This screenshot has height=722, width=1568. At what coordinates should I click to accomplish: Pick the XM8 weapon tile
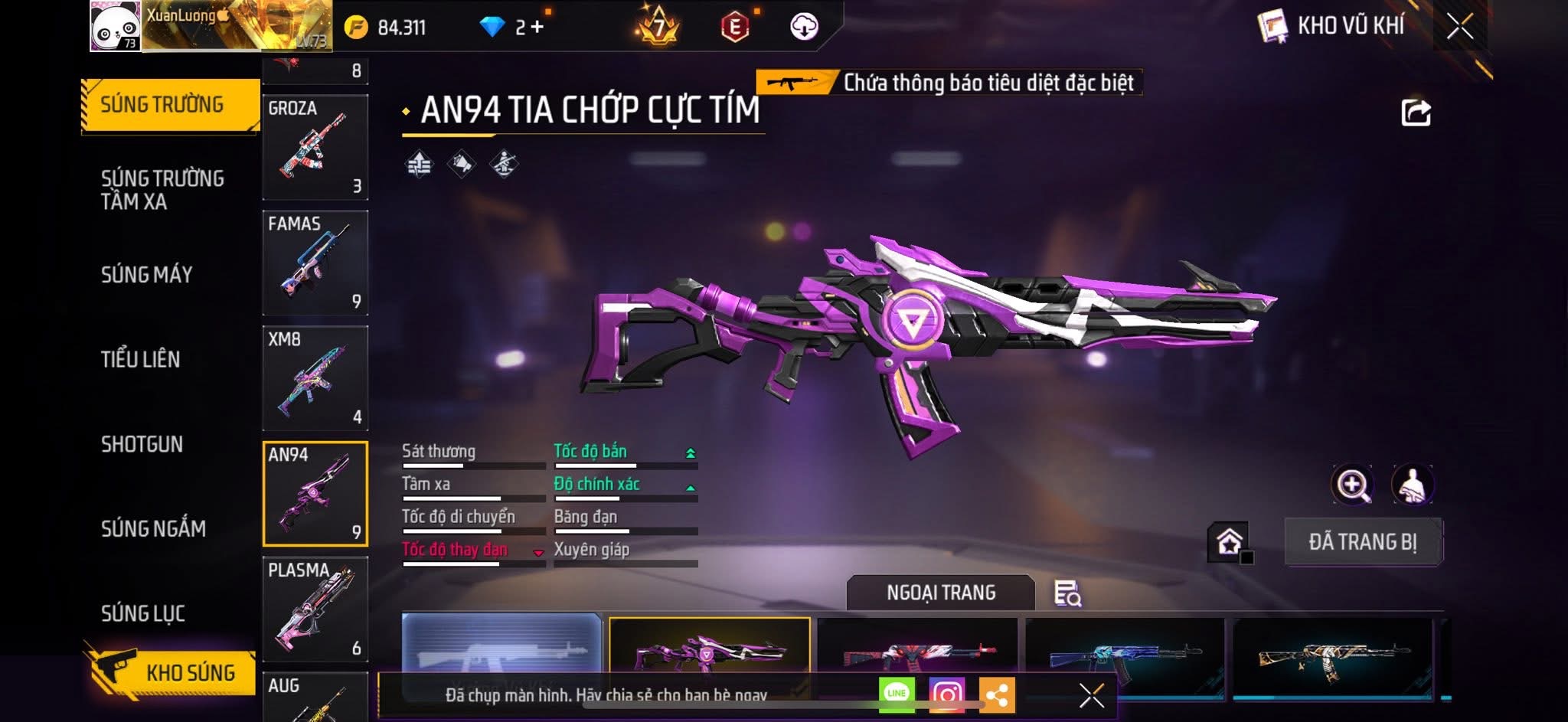coord(315,378)
